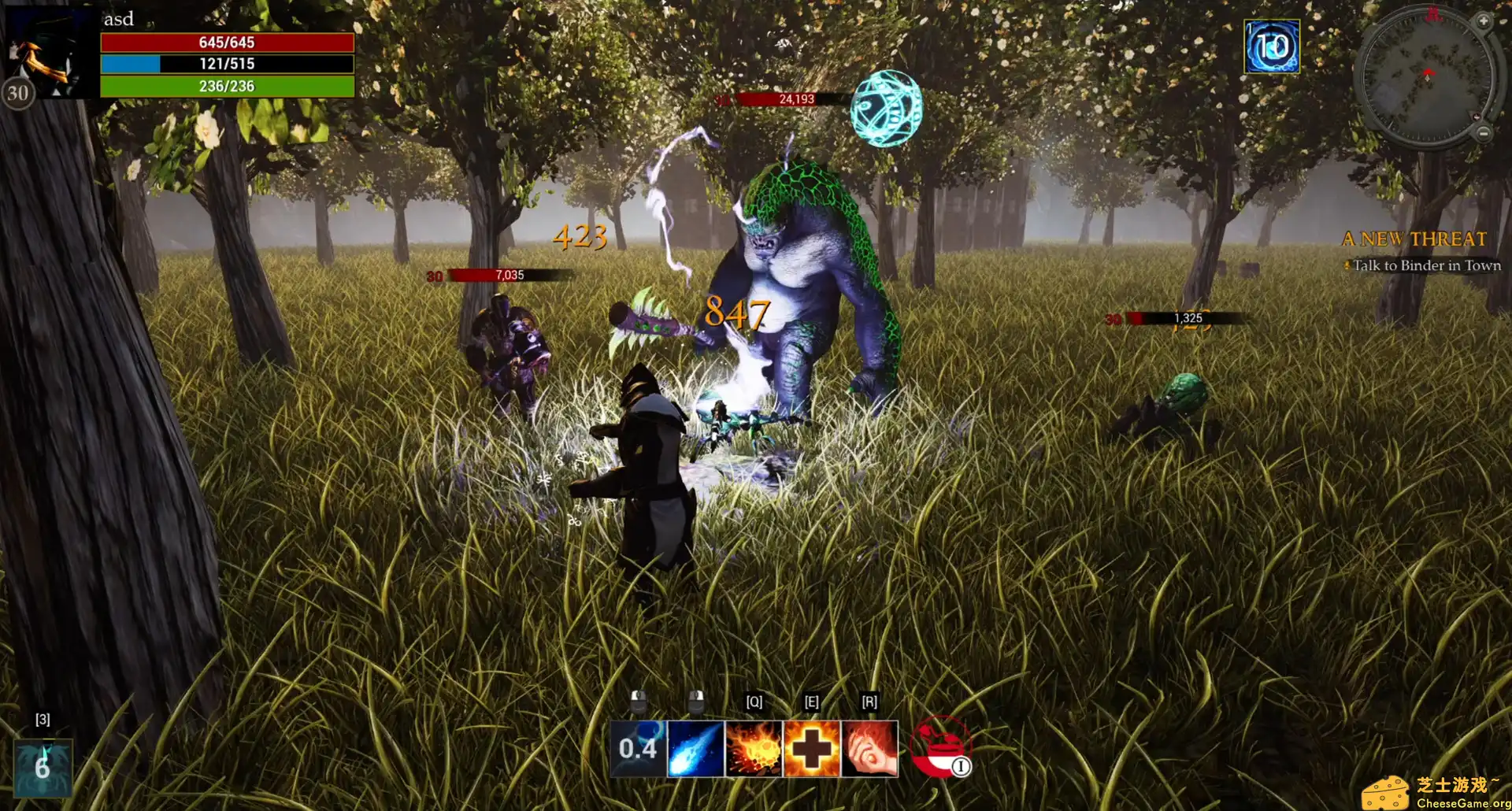This screenshot has height=811, width=1512.
Task: Use the health potion next to the hotbar
Action: pyautogui.click(x=939, y=748)
